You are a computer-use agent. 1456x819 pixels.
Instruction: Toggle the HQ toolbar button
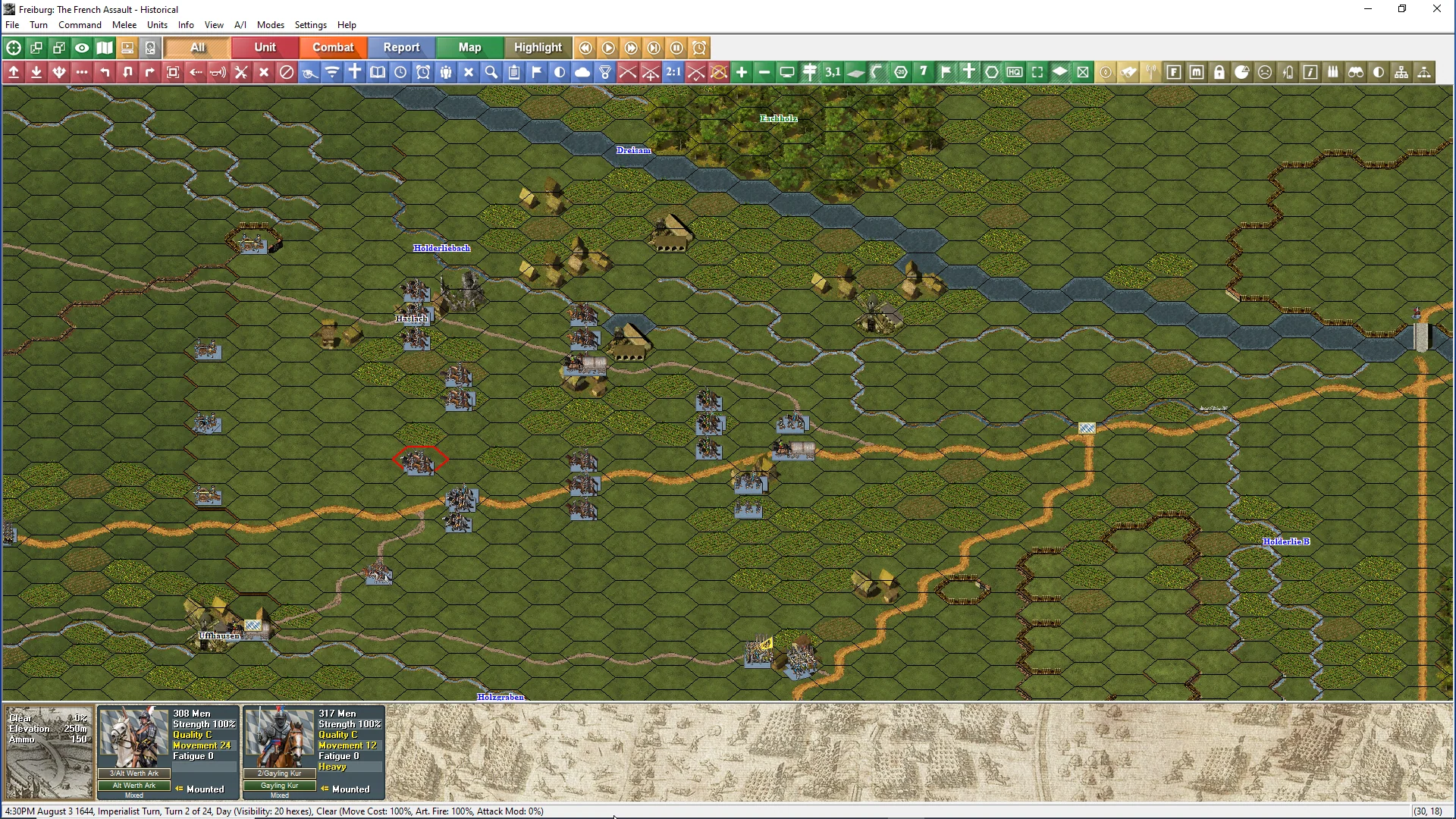click(1015, 72)
